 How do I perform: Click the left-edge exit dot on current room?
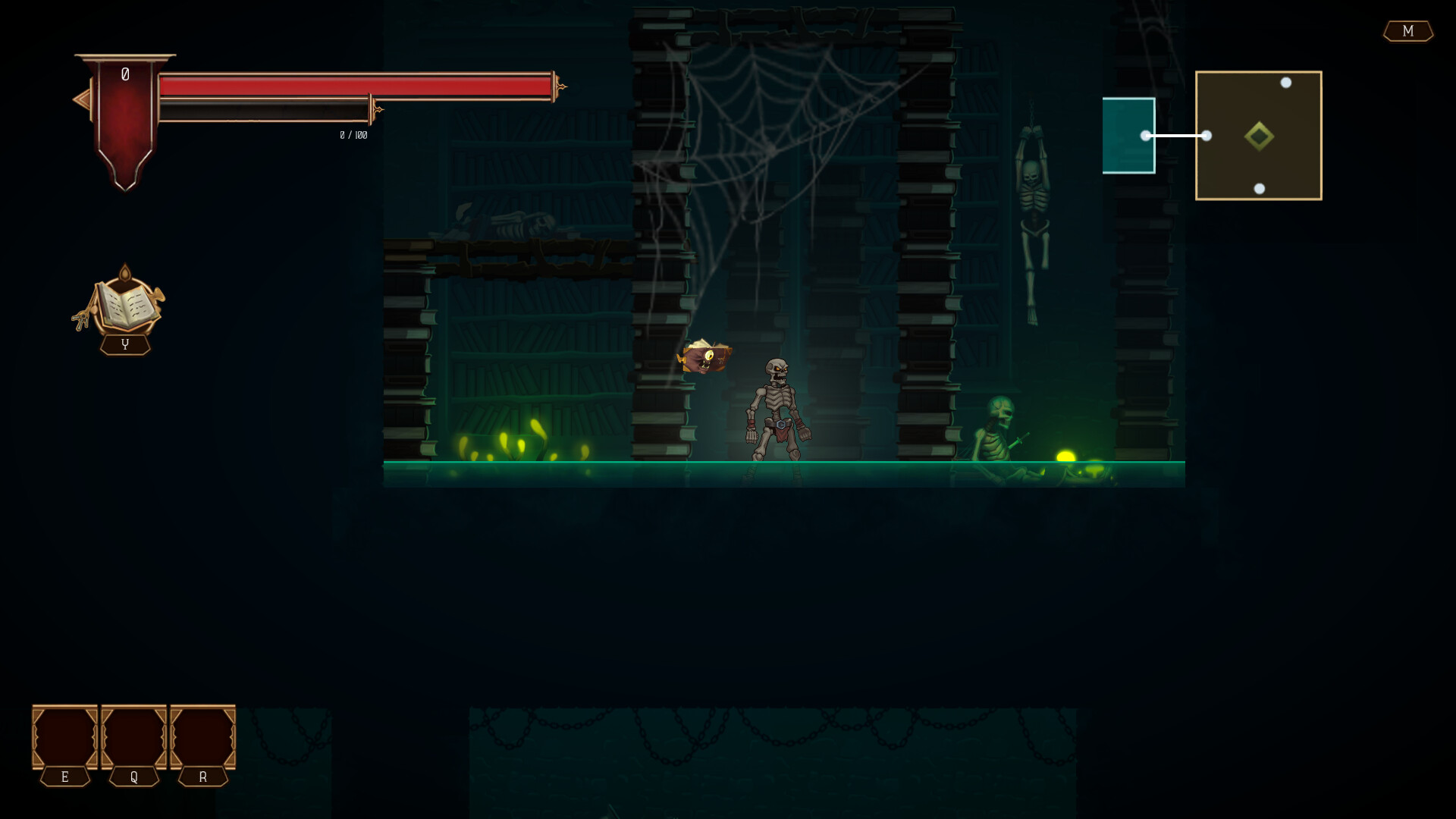[1207, 135]
